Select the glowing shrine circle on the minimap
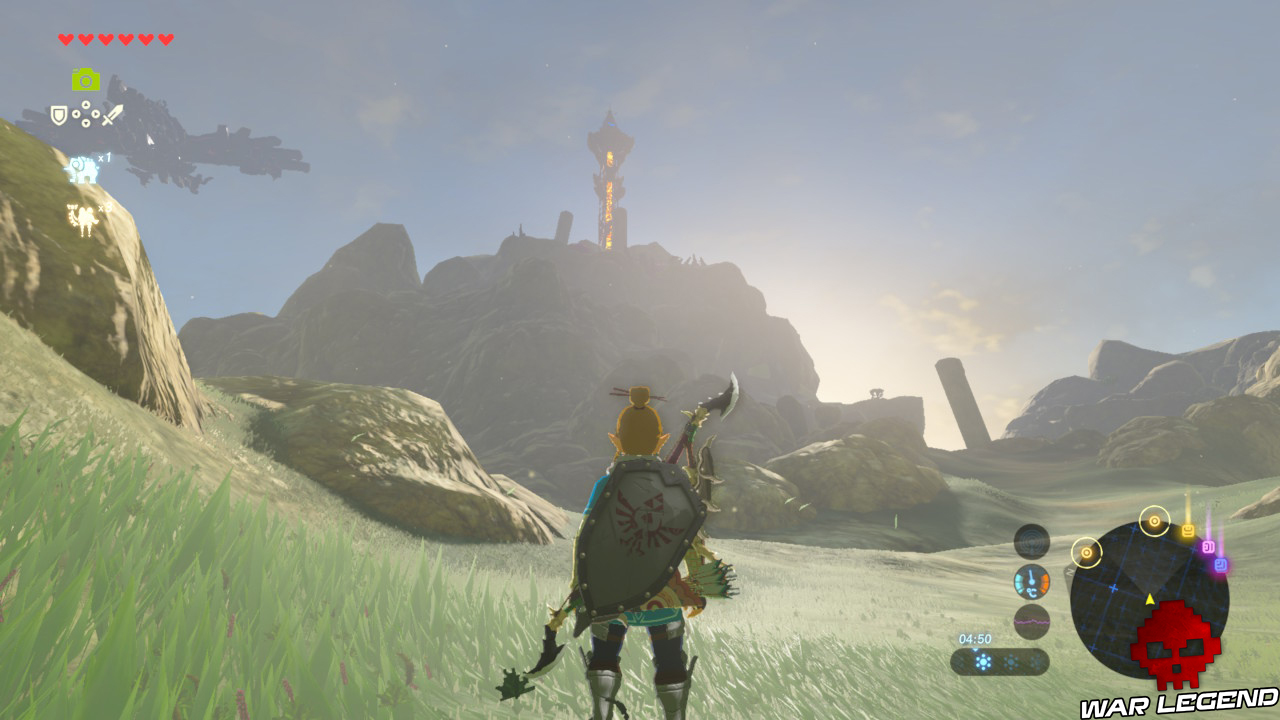 coord(1153,520)
